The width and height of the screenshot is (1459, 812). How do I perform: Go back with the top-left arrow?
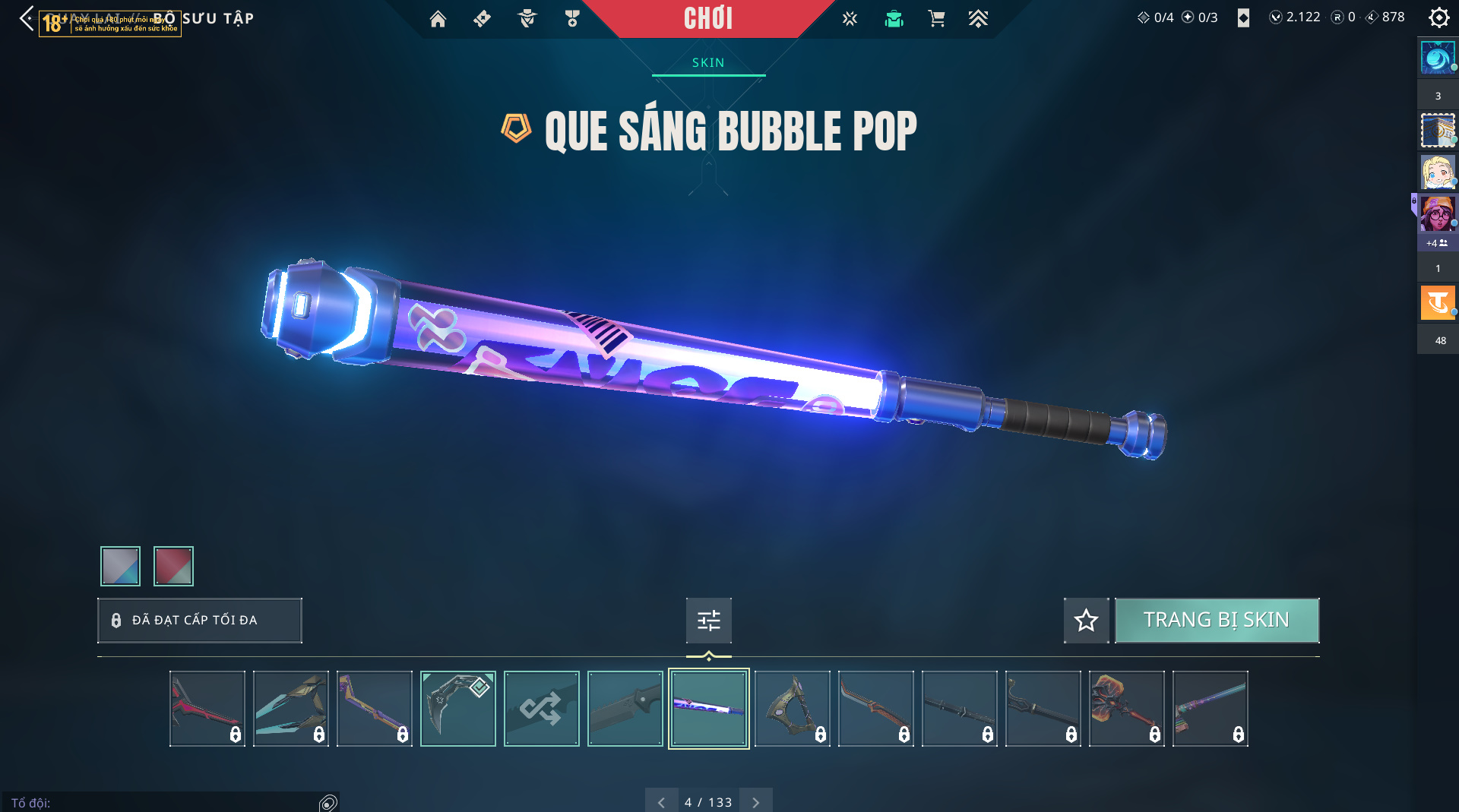pyautogui.click(x=27, y=18)
